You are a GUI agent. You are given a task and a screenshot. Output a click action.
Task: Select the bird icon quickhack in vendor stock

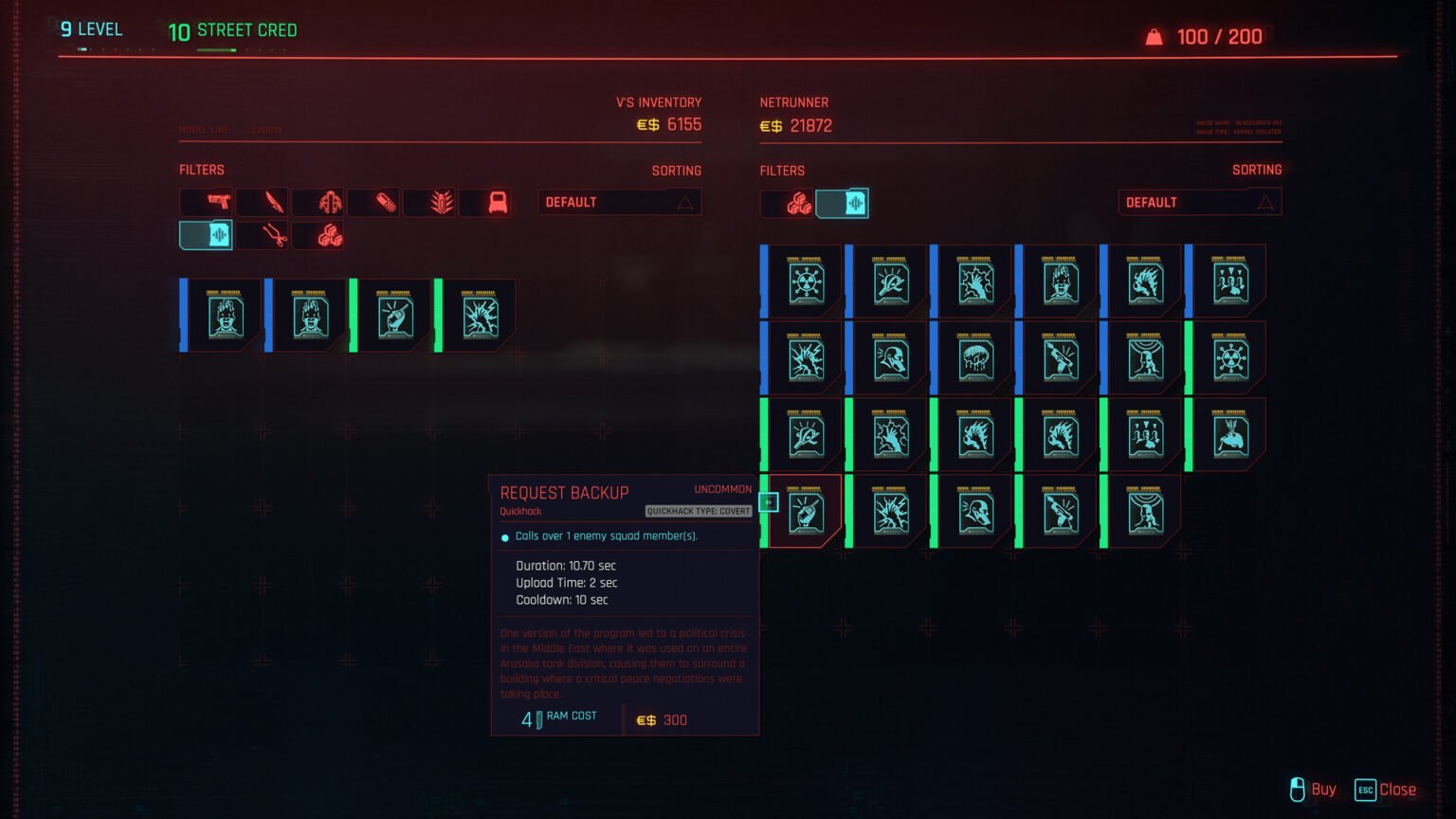coord(1230,436)
